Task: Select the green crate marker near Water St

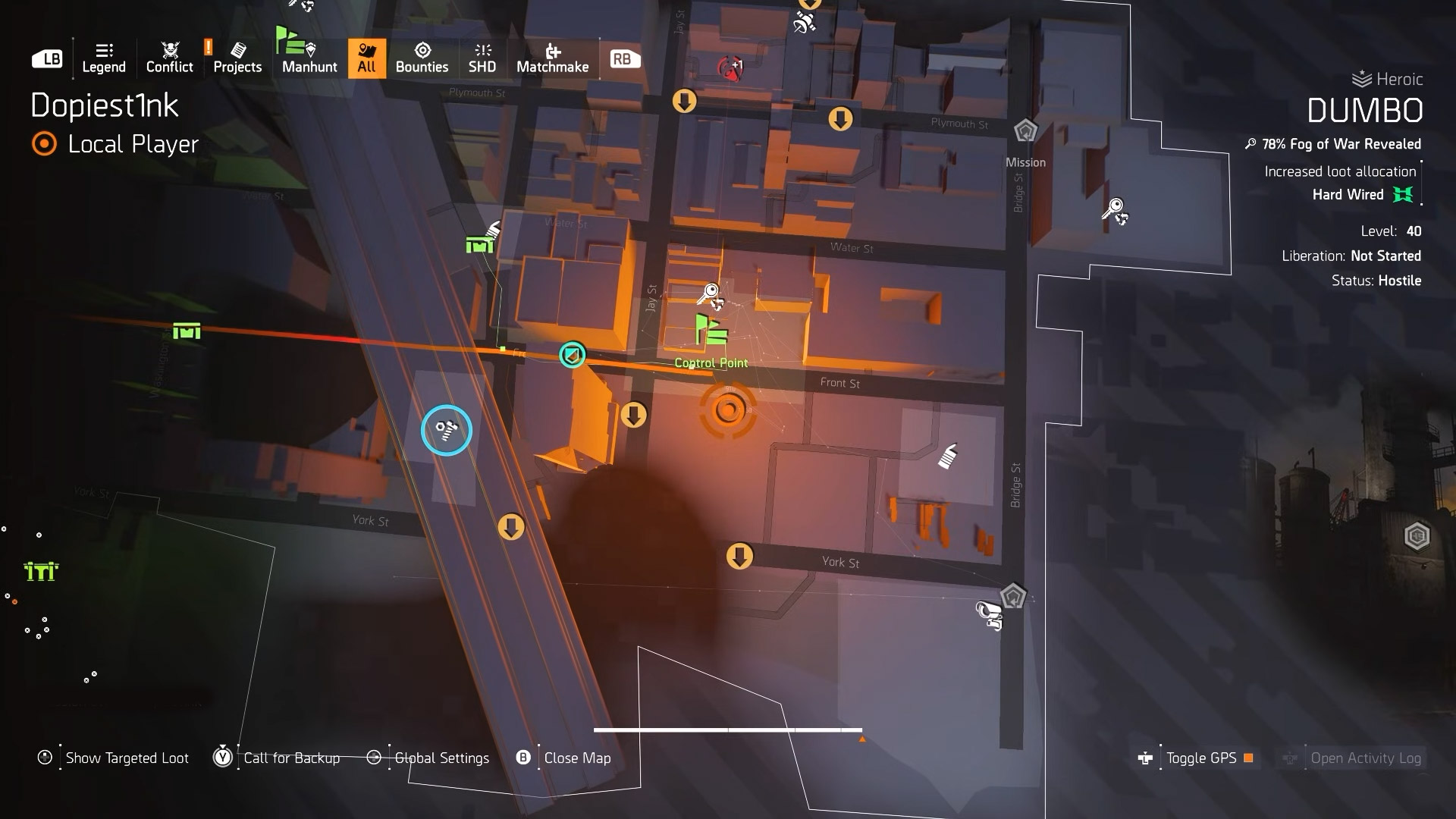Action: [x=480, y=244]
